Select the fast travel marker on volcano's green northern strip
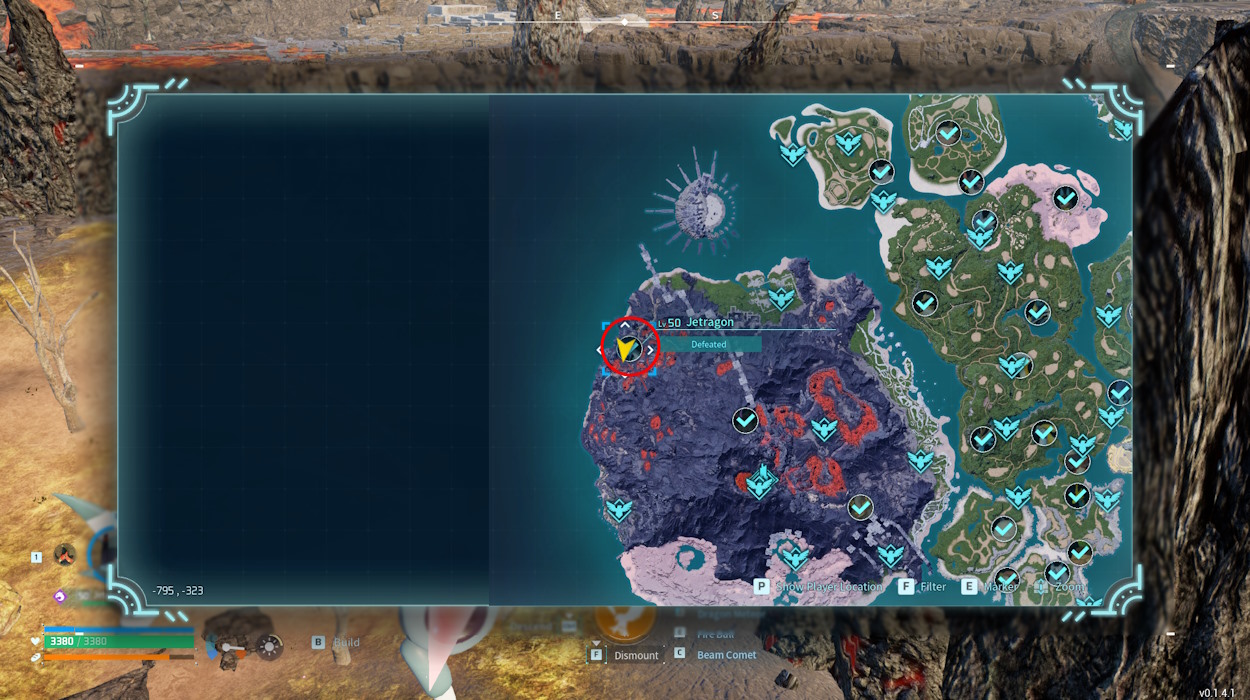Viewport: 1250px width, 700px height. pyautogui.click(x=781, y=297)
